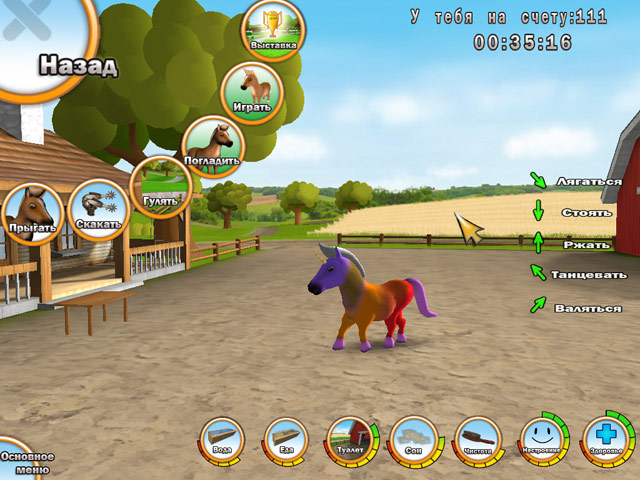
Task: Activate the Скакать gallop button
Action: [99, 210]
